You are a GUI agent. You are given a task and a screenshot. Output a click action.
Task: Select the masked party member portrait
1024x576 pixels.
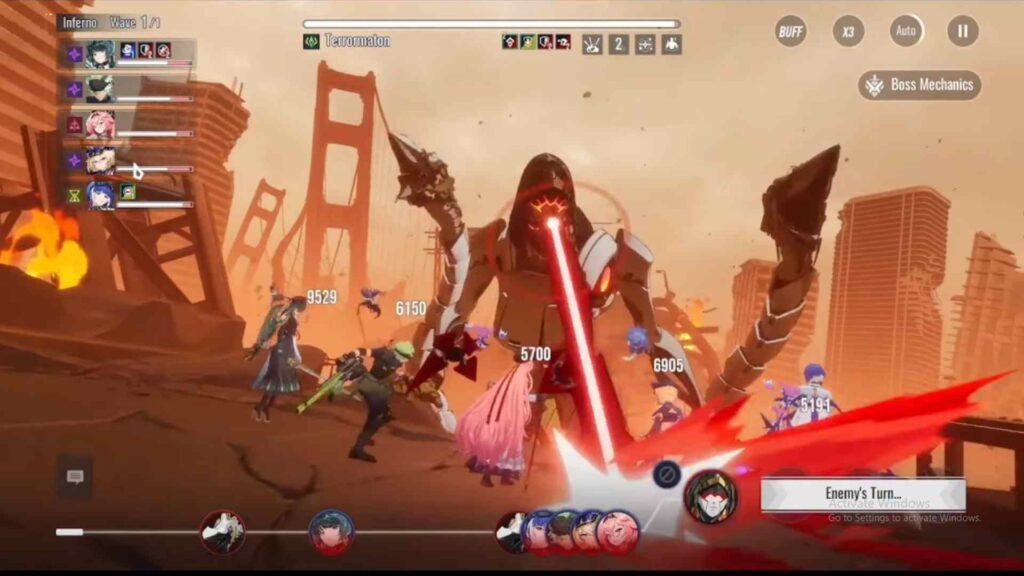point(100,89)
